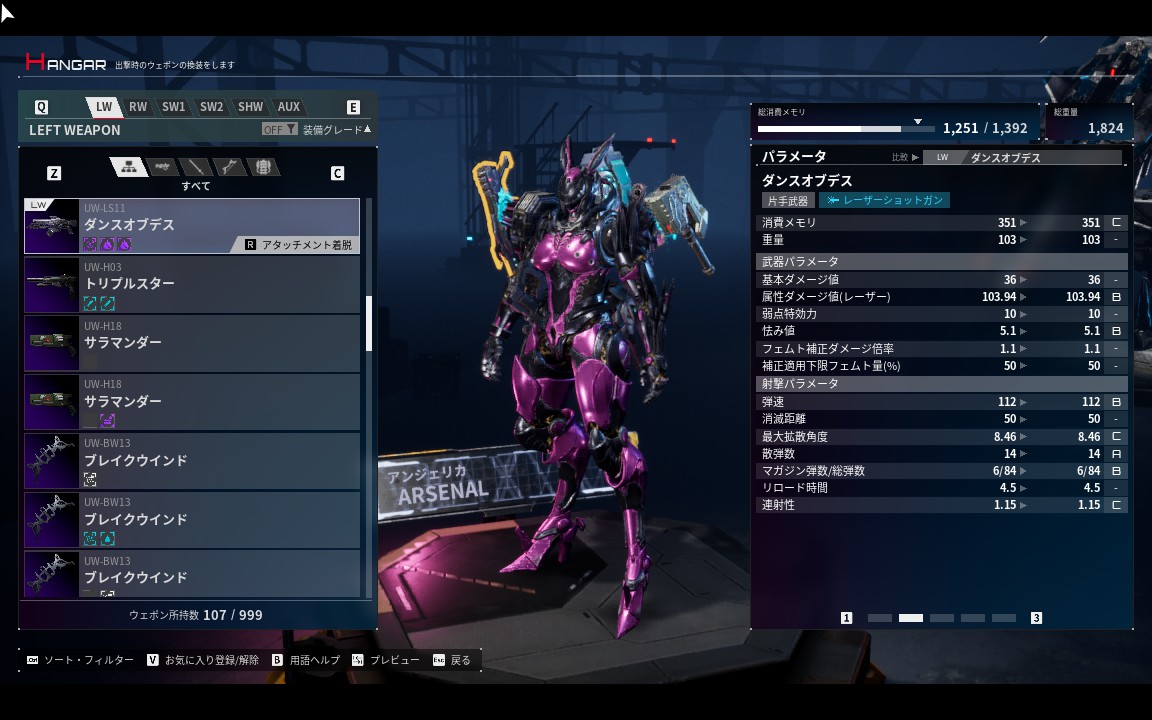The height and width of the screenshot is (720, 1152).
Task: Switch to the SHW tab
Action: click(250, 107)
